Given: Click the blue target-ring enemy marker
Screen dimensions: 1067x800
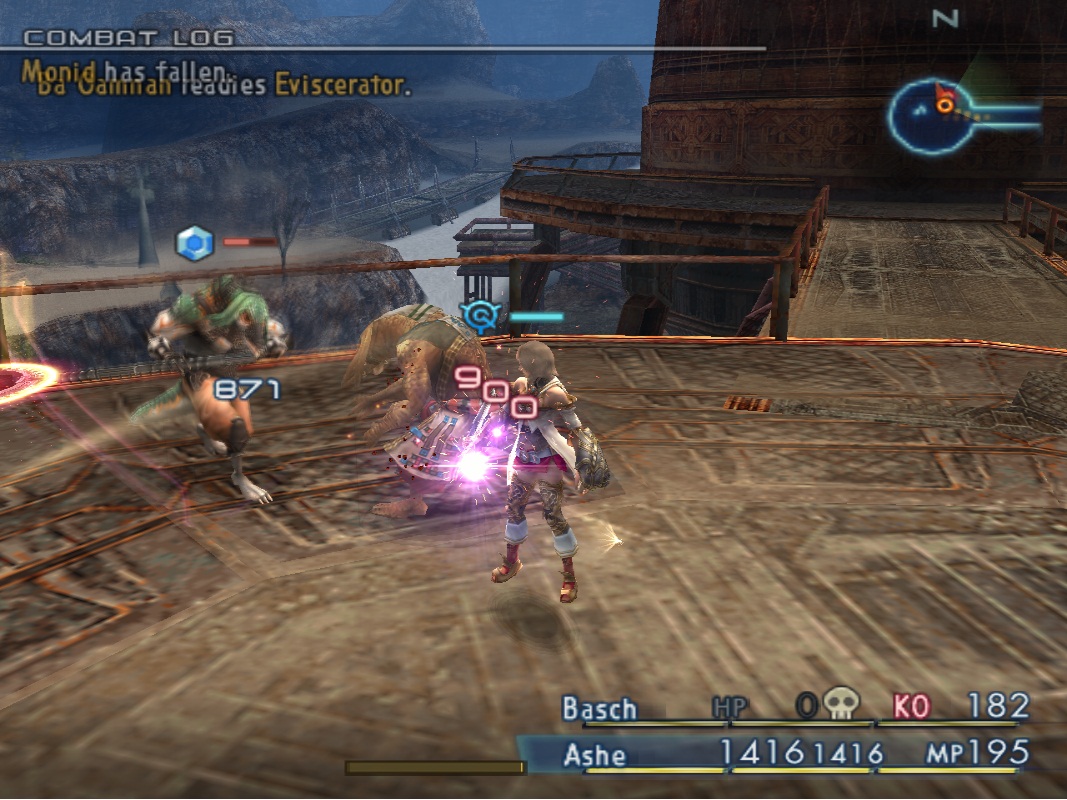Looking at the screenshot, I should point(481,317).
